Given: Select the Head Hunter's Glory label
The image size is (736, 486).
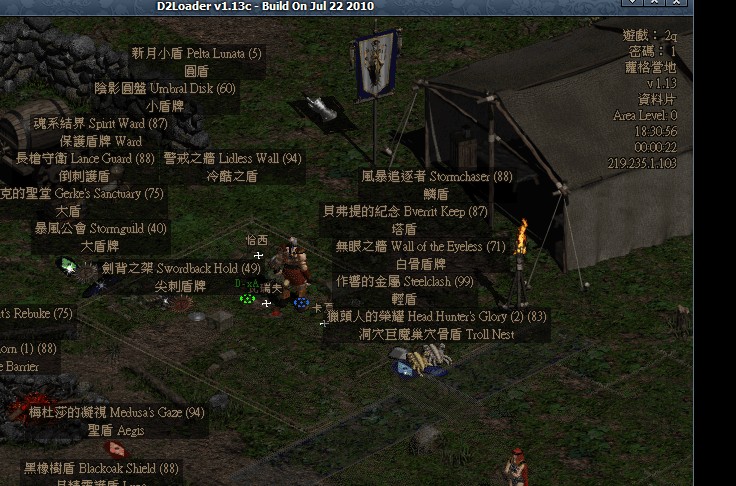Looking at the screenshot, I should pos(437,316).
